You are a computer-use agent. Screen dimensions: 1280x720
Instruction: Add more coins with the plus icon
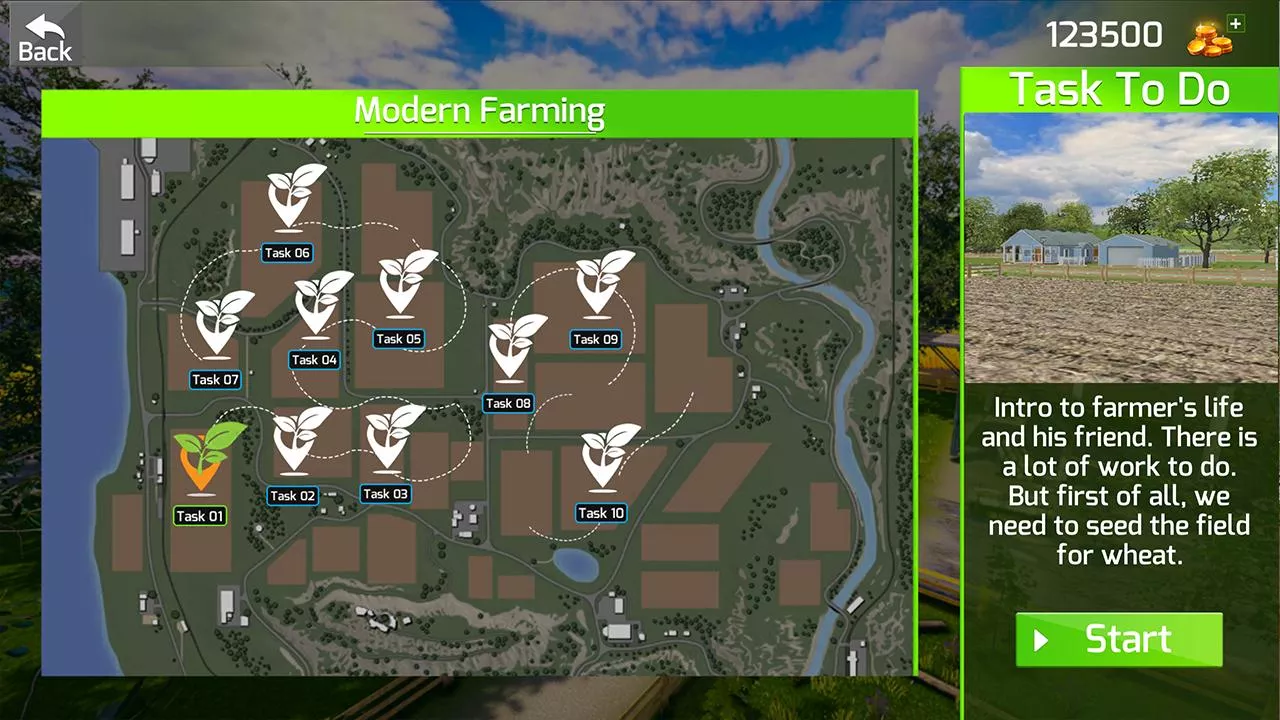point(1236,24)
